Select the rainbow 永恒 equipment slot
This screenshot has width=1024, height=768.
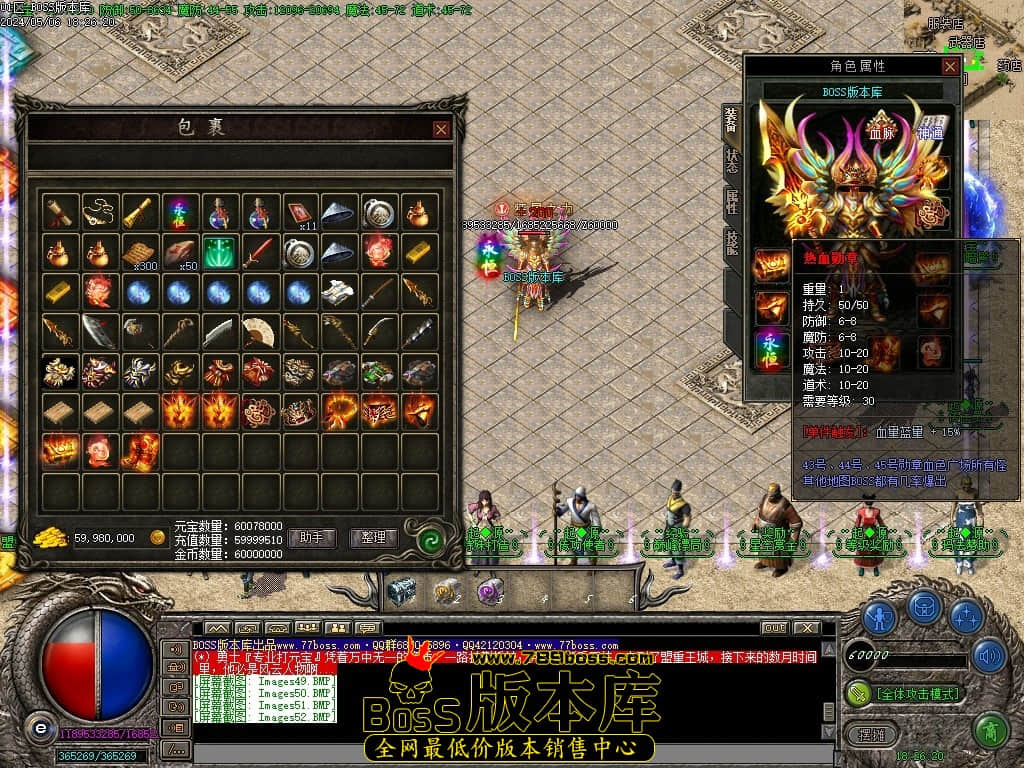coord(771,347)
